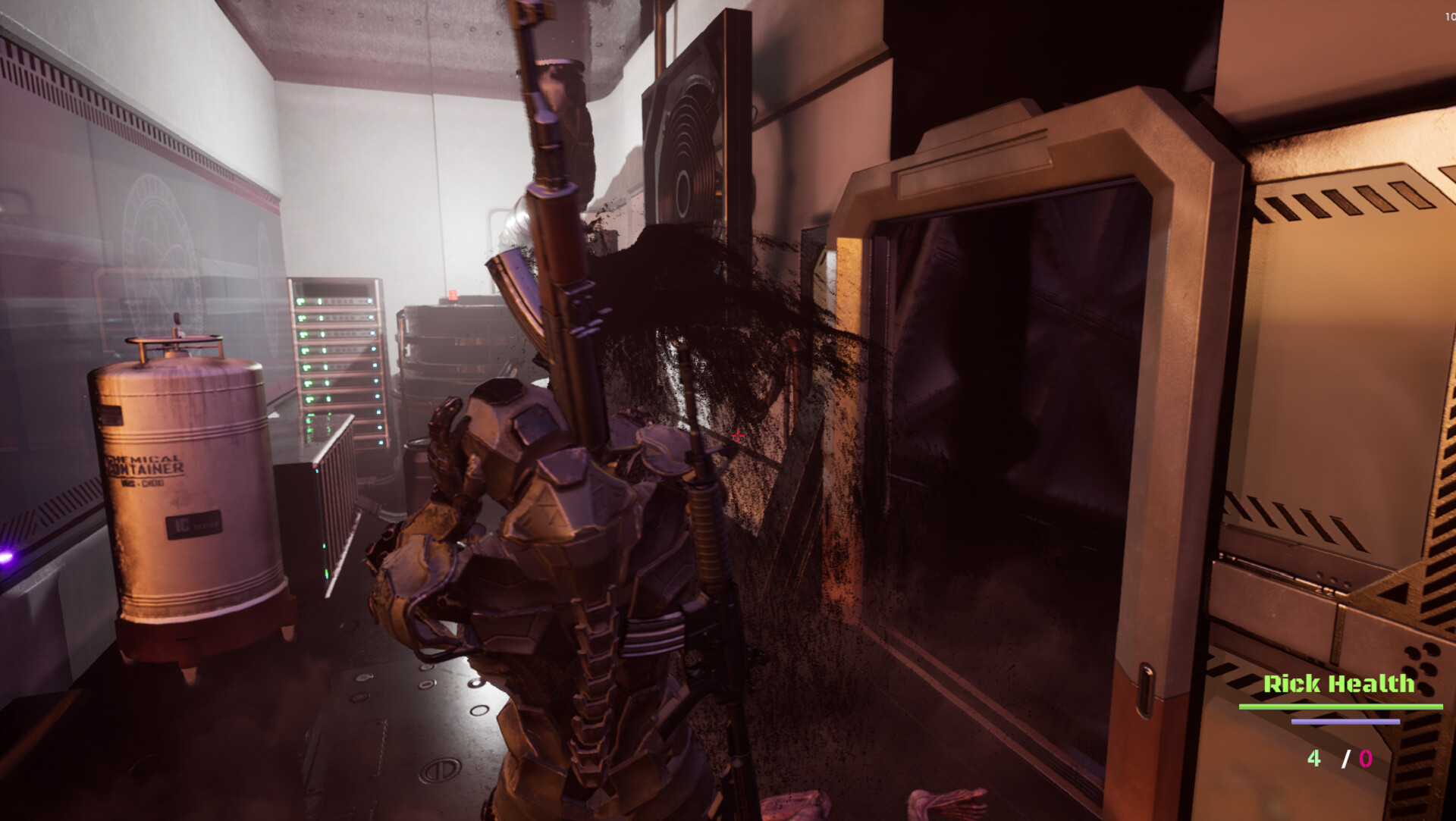Click the purple bar below the health bar

coord(1345,721)
